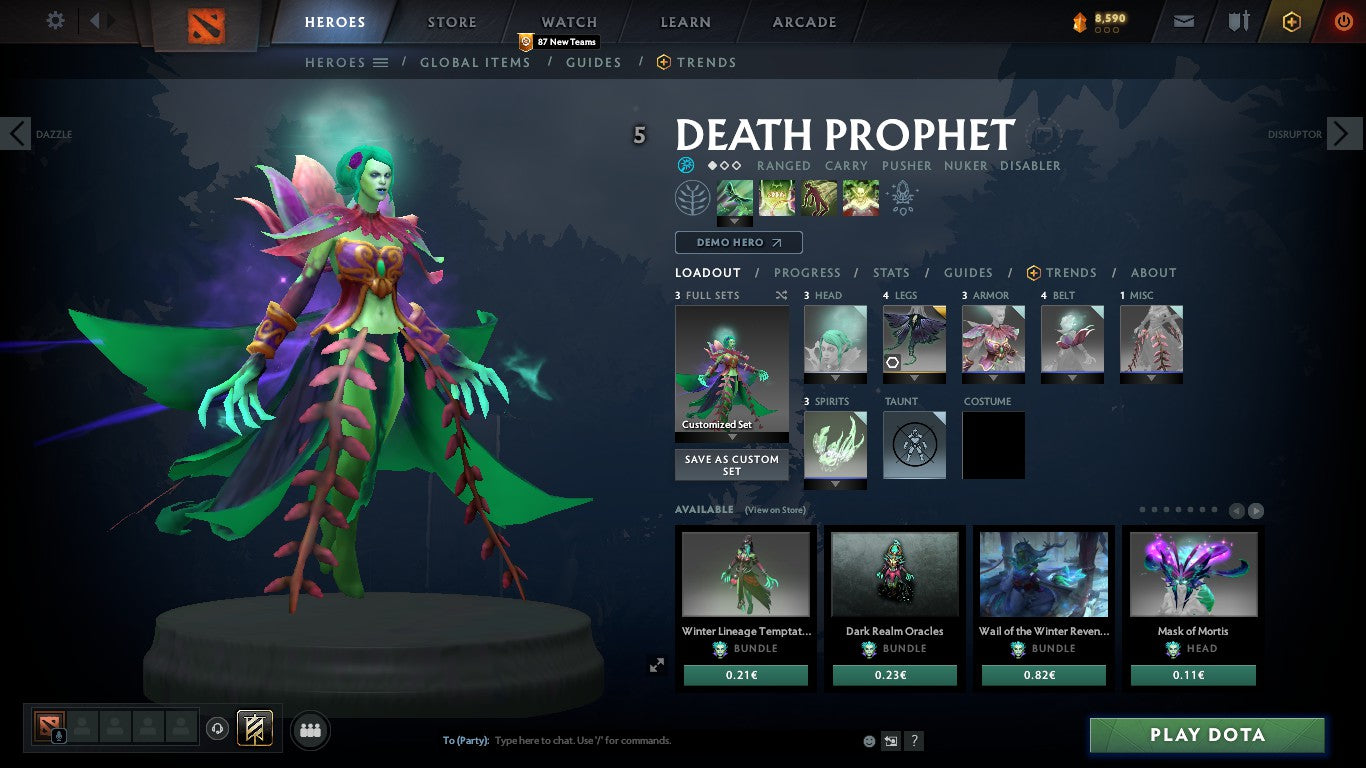Select the Exorcism ability icon
The height and width of the screenshot is (768, 1366).
[858, 197]
